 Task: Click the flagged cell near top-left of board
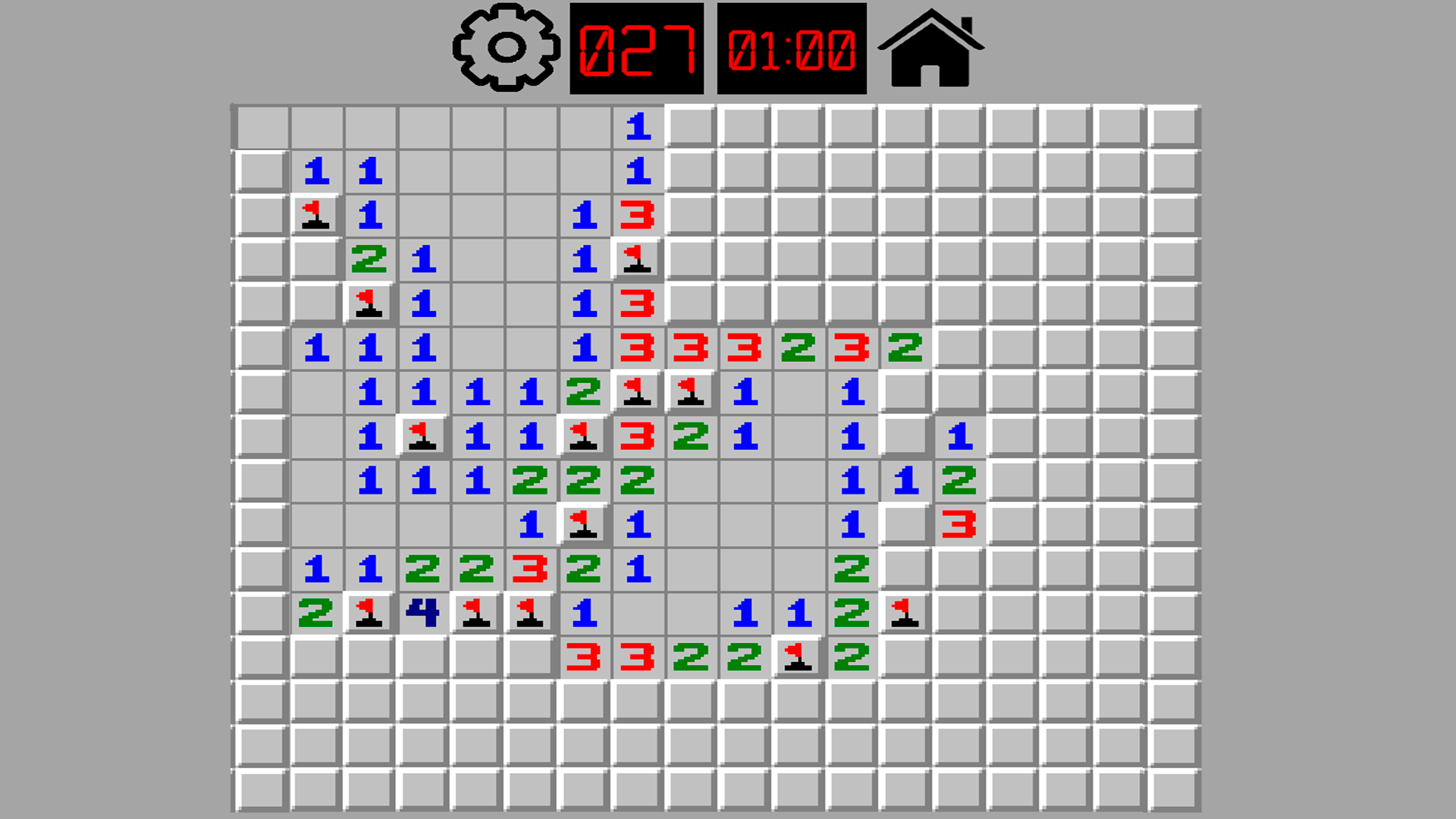point(314,217)
